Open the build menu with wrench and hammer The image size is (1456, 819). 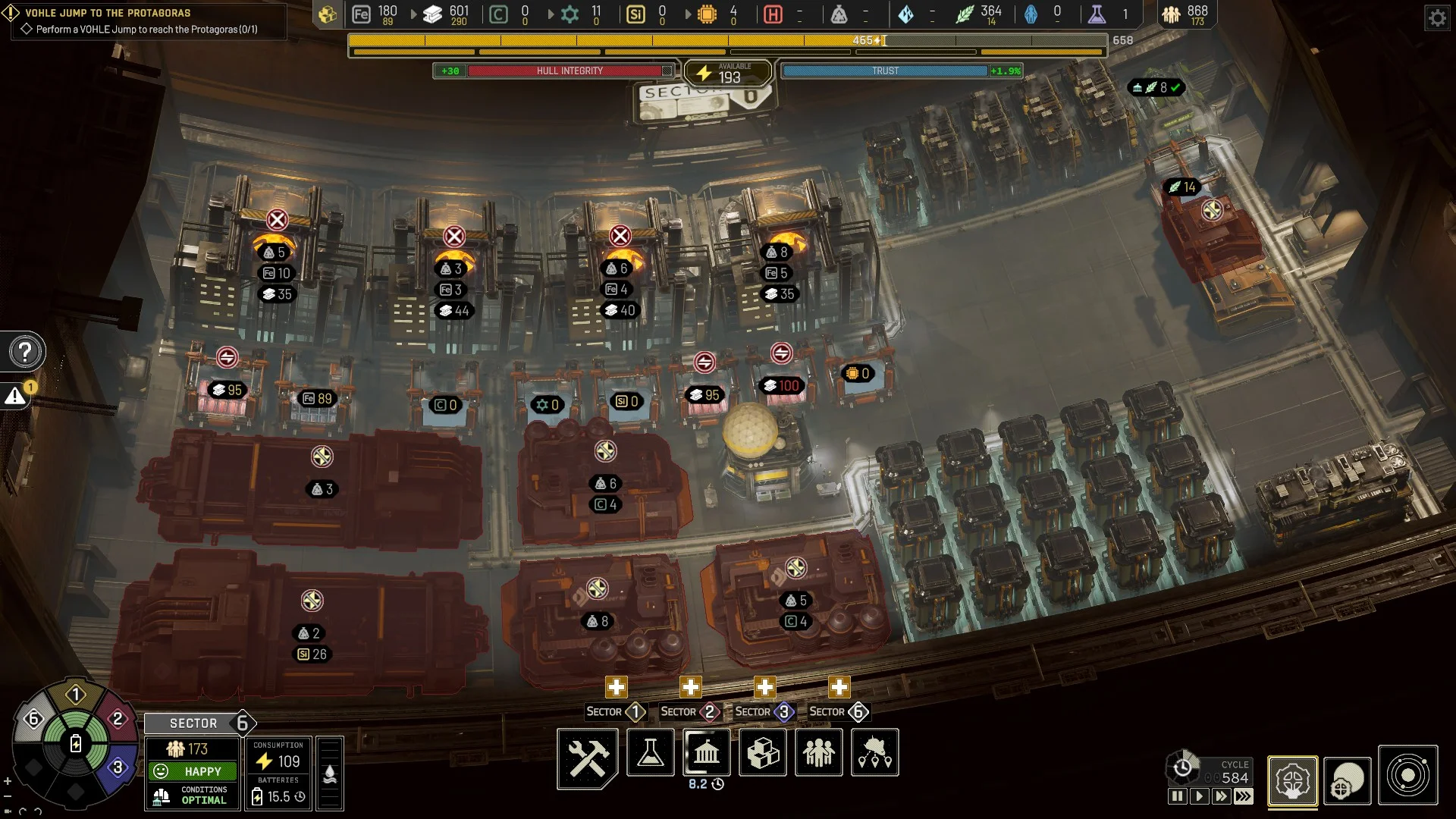click(x=588, y=758)
